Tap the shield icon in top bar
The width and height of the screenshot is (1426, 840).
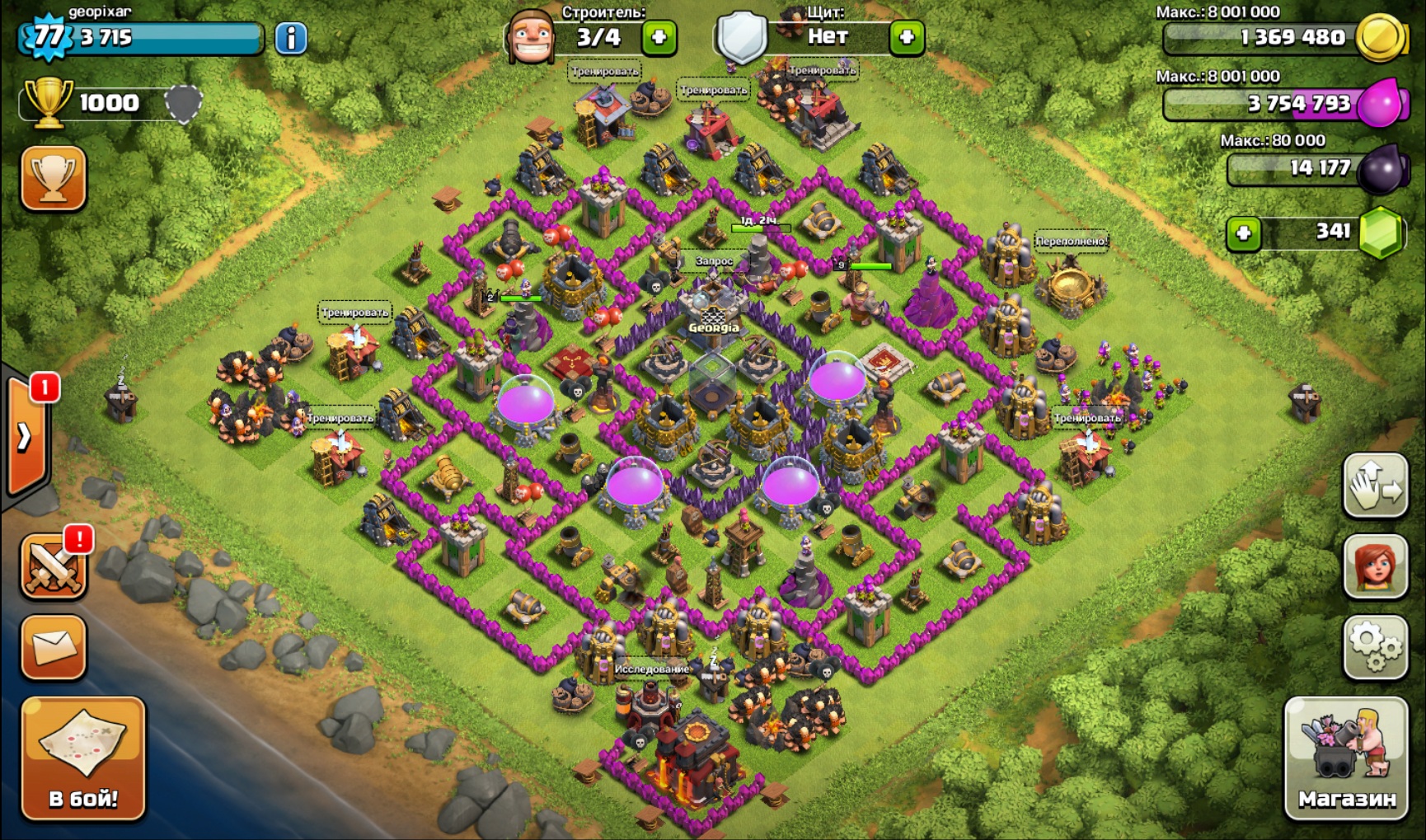pos(741,38)
